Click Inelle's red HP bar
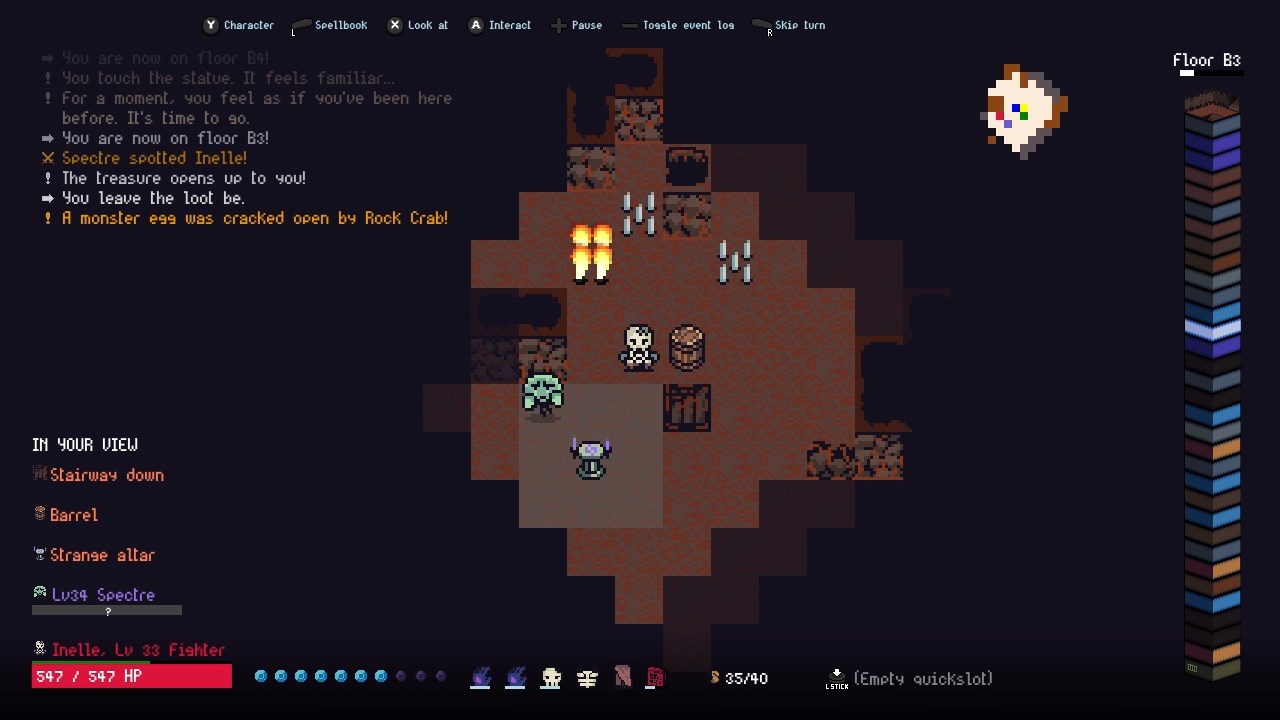The width and height of the screenshot is (1280, 720). [131, 675]
